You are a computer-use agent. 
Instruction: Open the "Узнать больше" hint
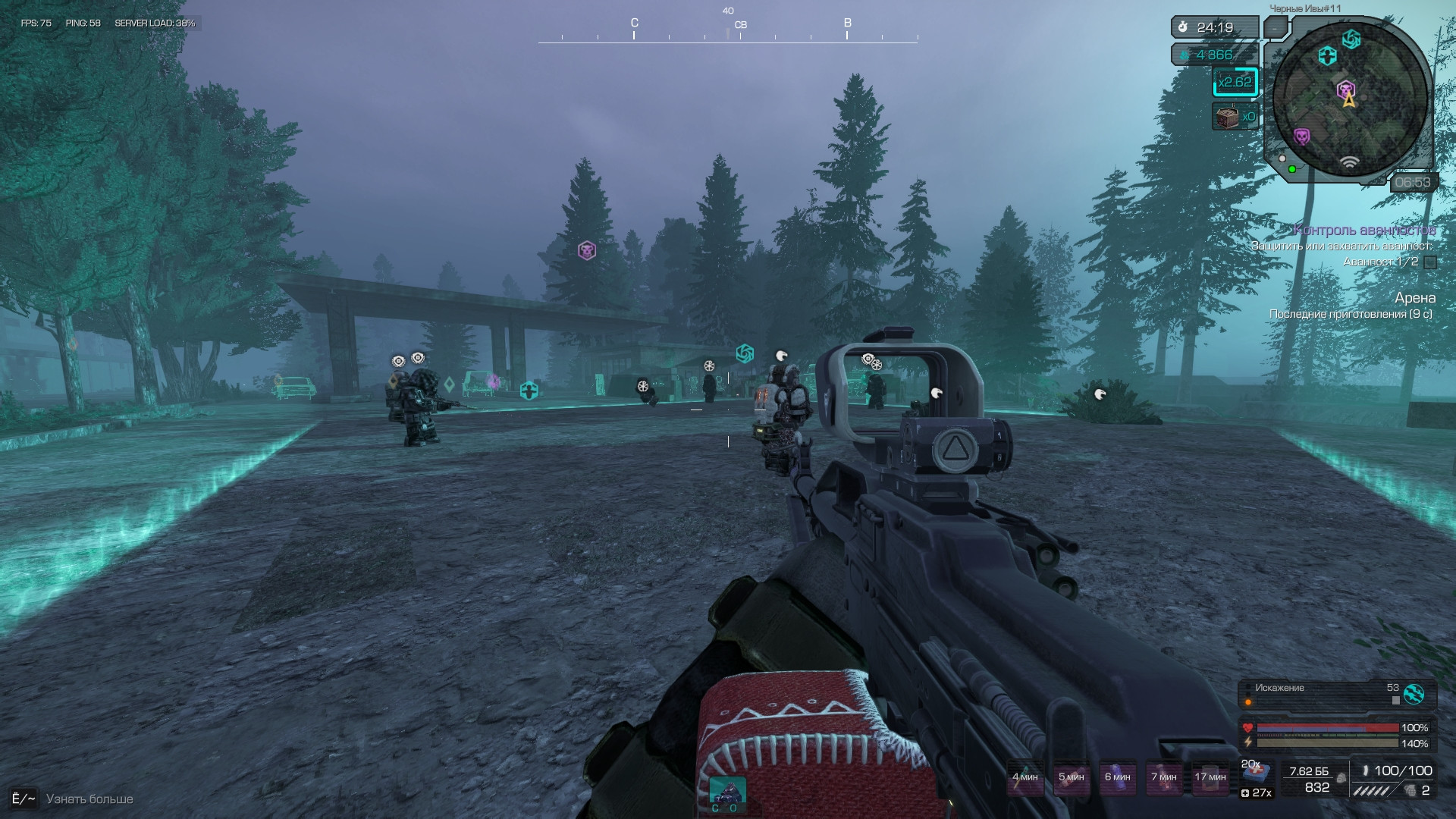coord(89,799)
